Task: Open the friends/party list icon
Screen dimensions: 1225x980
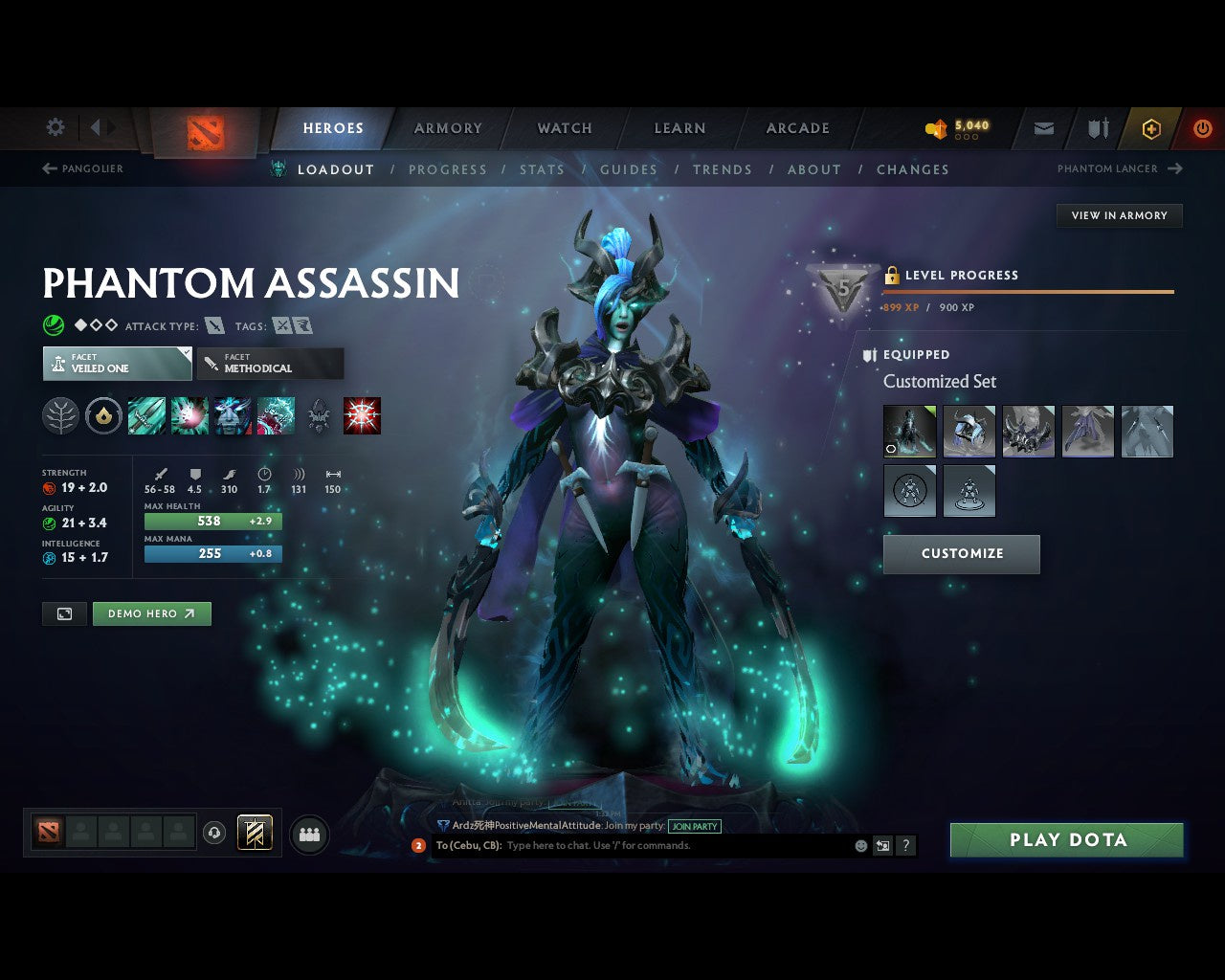Action: pyautogui.click(x=309, y=834)
